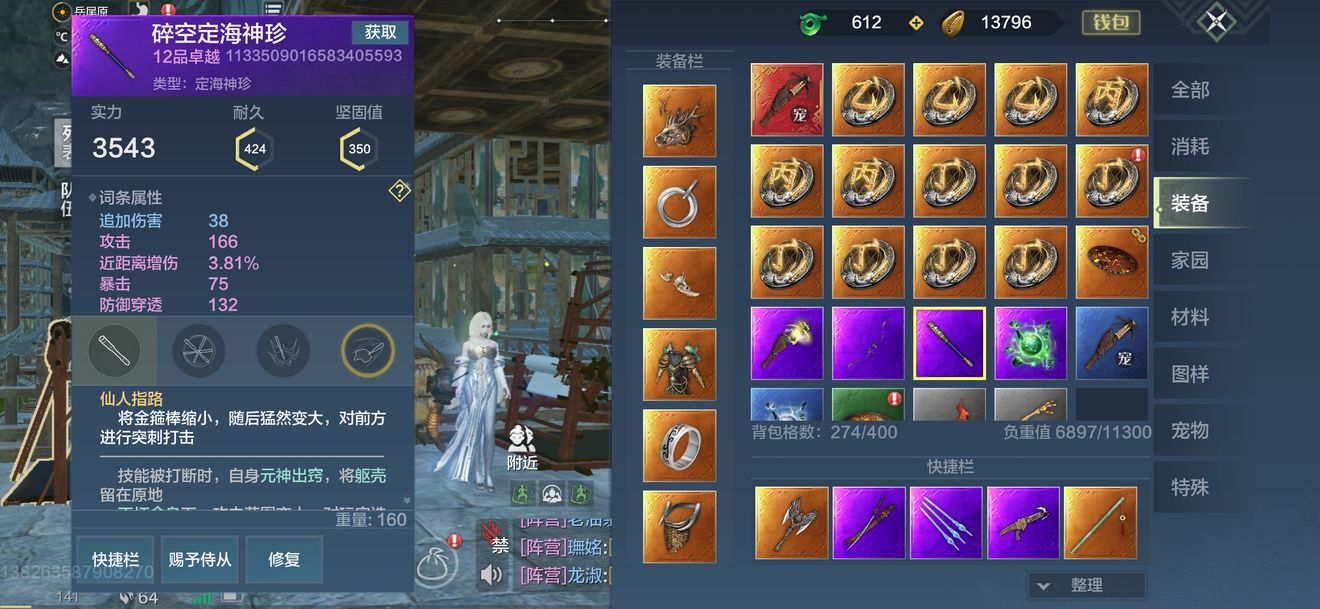Repair the weapon with 修复 button

(x=284, y=560)
